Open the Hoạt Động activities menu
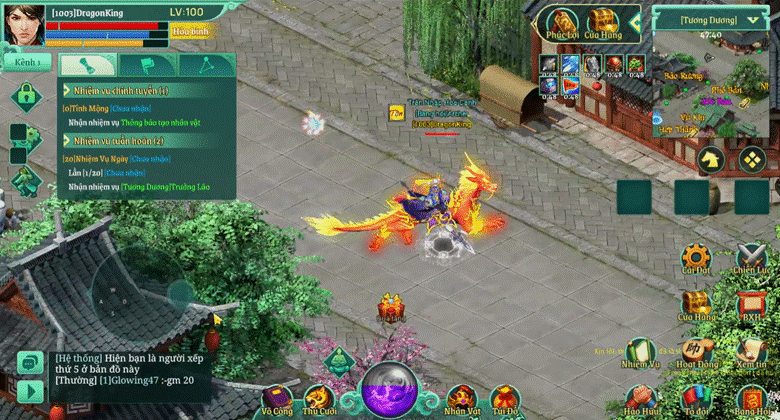 [695, 352]
